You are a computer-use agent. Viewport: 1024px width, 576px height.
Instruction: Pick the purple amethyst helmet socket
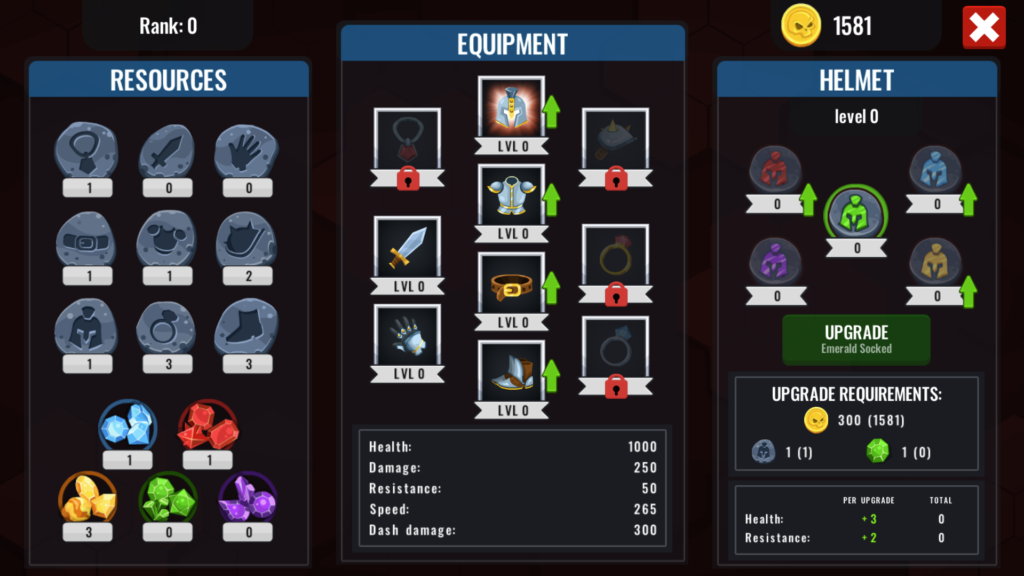coord(776,262)
